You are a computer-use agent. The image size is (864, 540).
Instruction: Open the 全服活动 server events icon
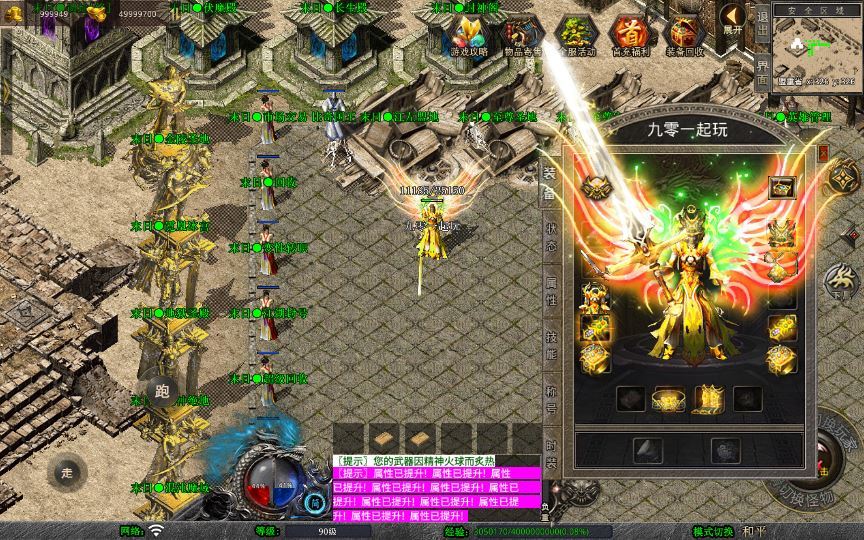coord(575,36)
